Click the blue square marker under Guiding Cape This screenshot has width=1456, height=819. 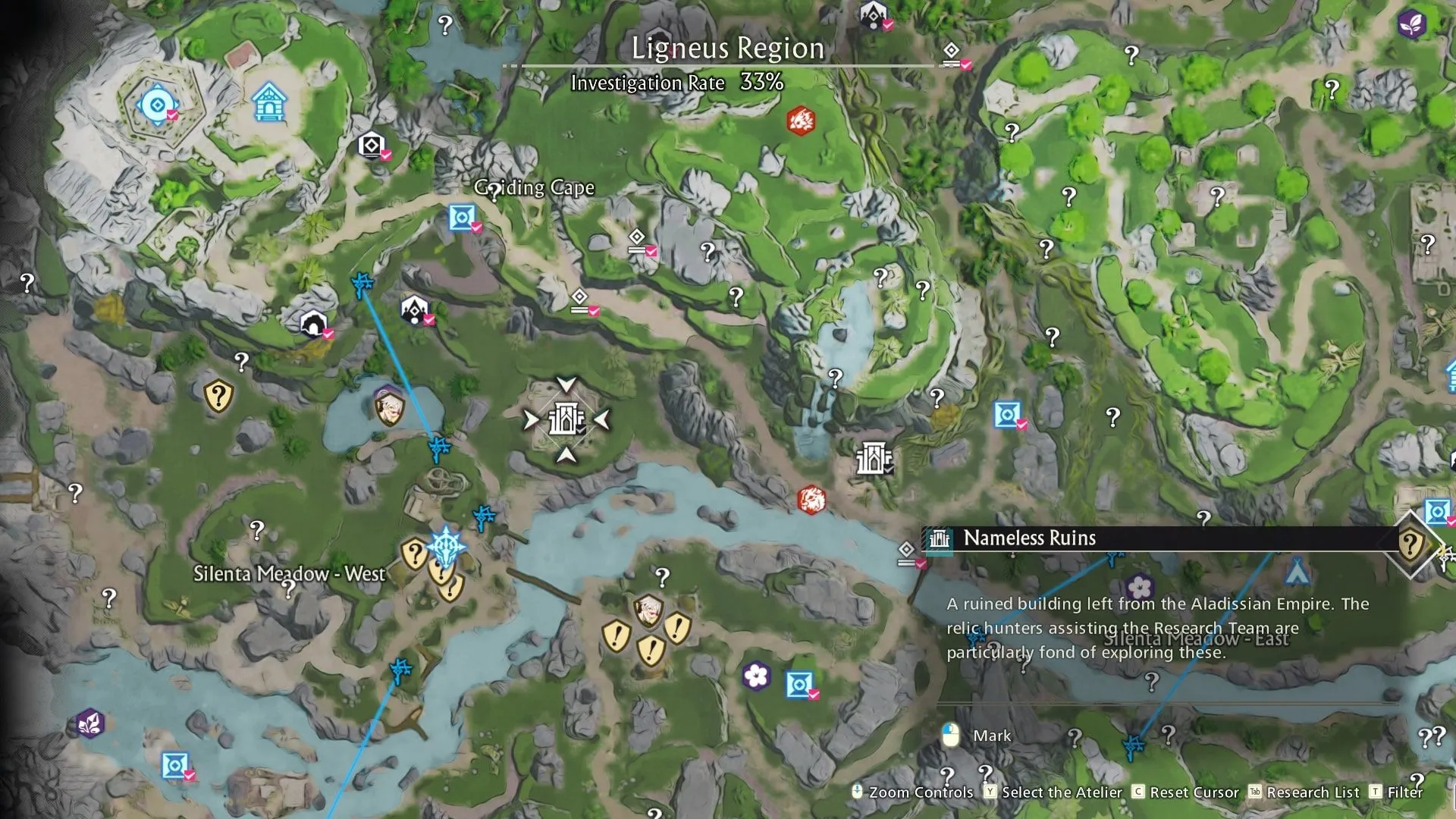[462, 218]
